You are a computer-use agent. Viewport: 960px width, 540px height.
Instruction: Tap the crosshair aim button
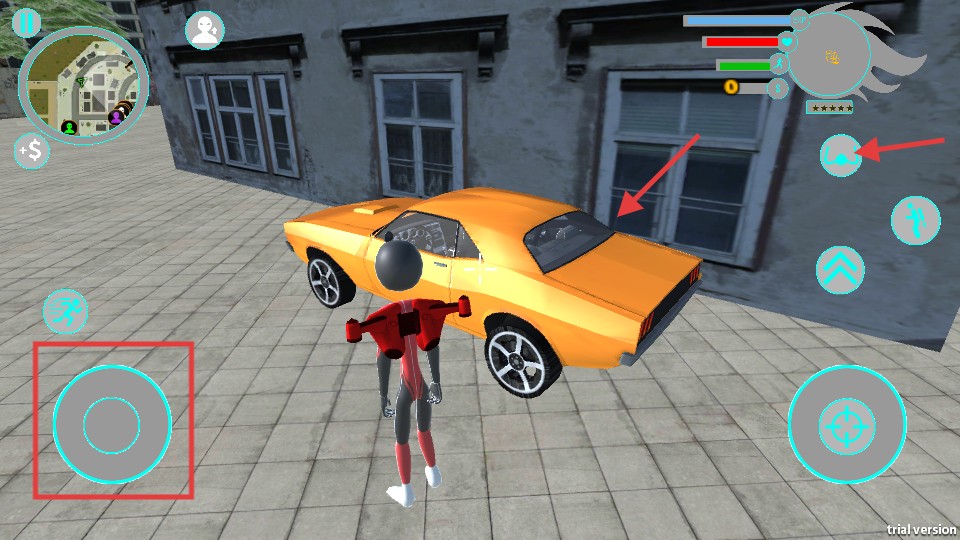pos(847,426)
